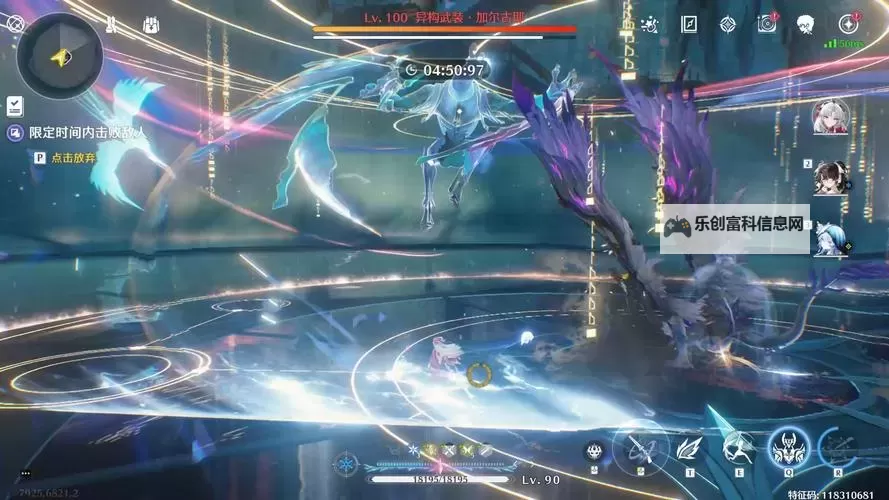Open the circled star icon with red alert
This screenshot has height=500, width=889.
tap(848, 24)
